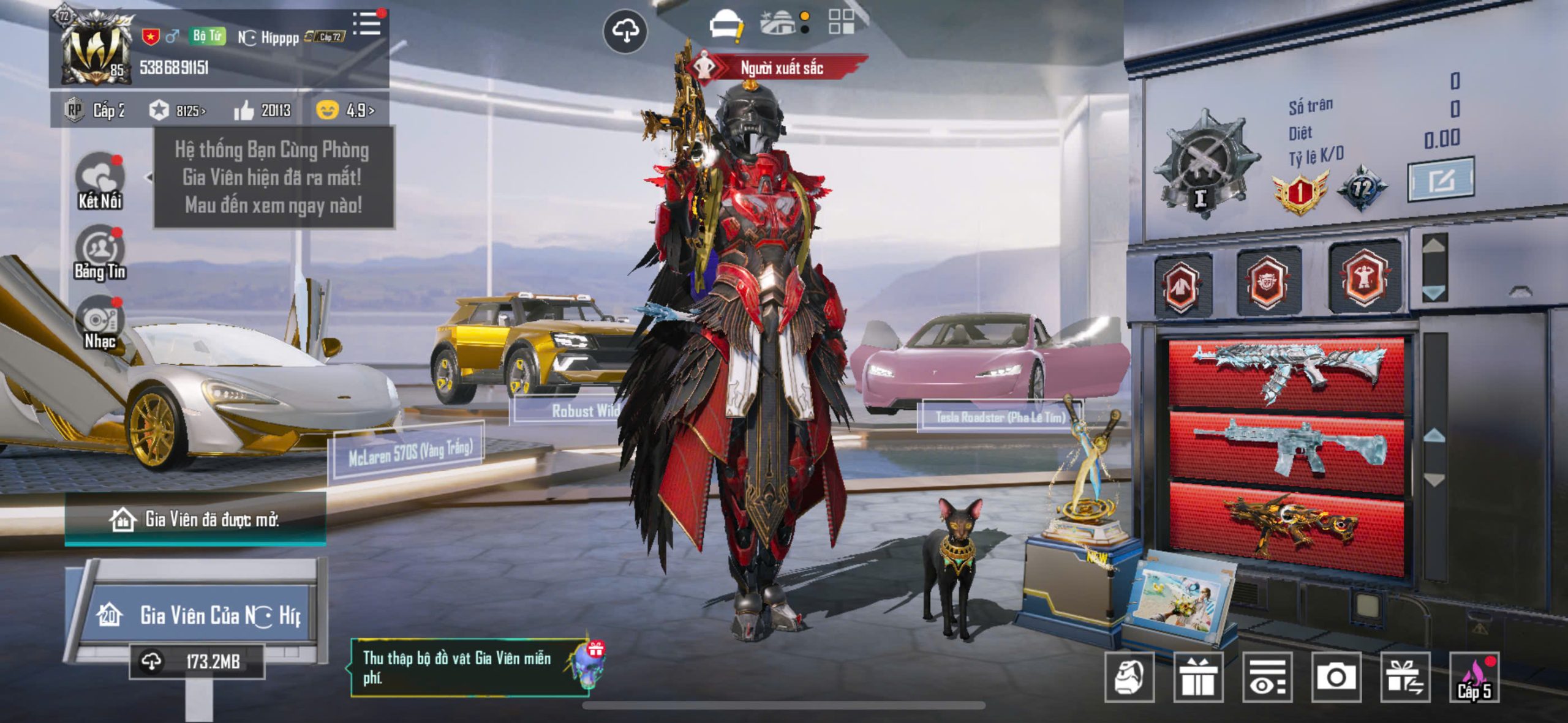Download the 173.2MB resource pack
The height and width of the screenshot is (723, 1568).
pyautogui.click(x=197, y=661)
